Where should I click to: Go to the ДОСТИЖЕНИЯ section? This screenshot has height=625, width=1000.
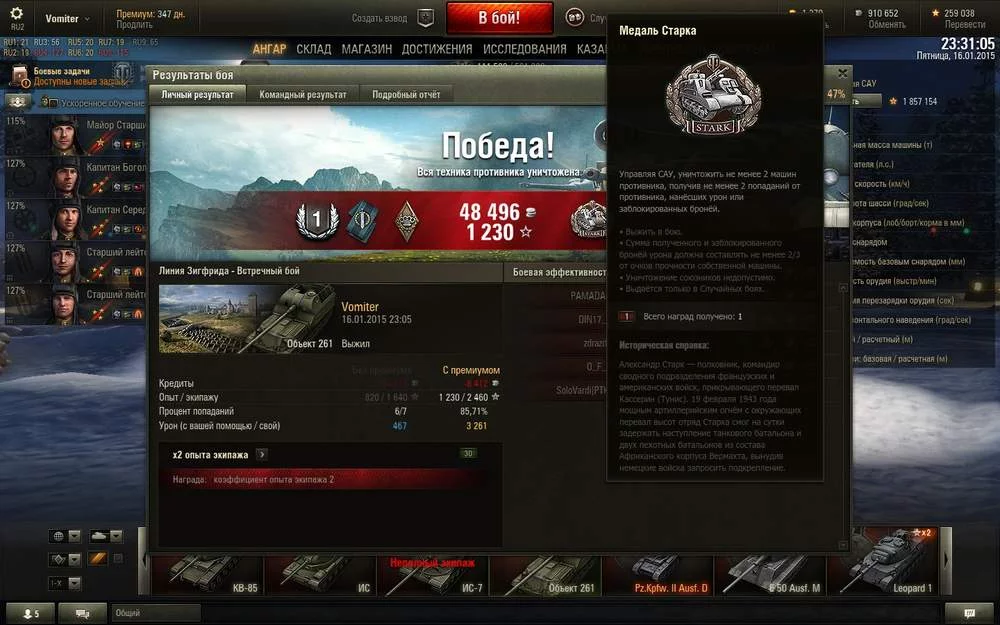[x=437, y=49]
